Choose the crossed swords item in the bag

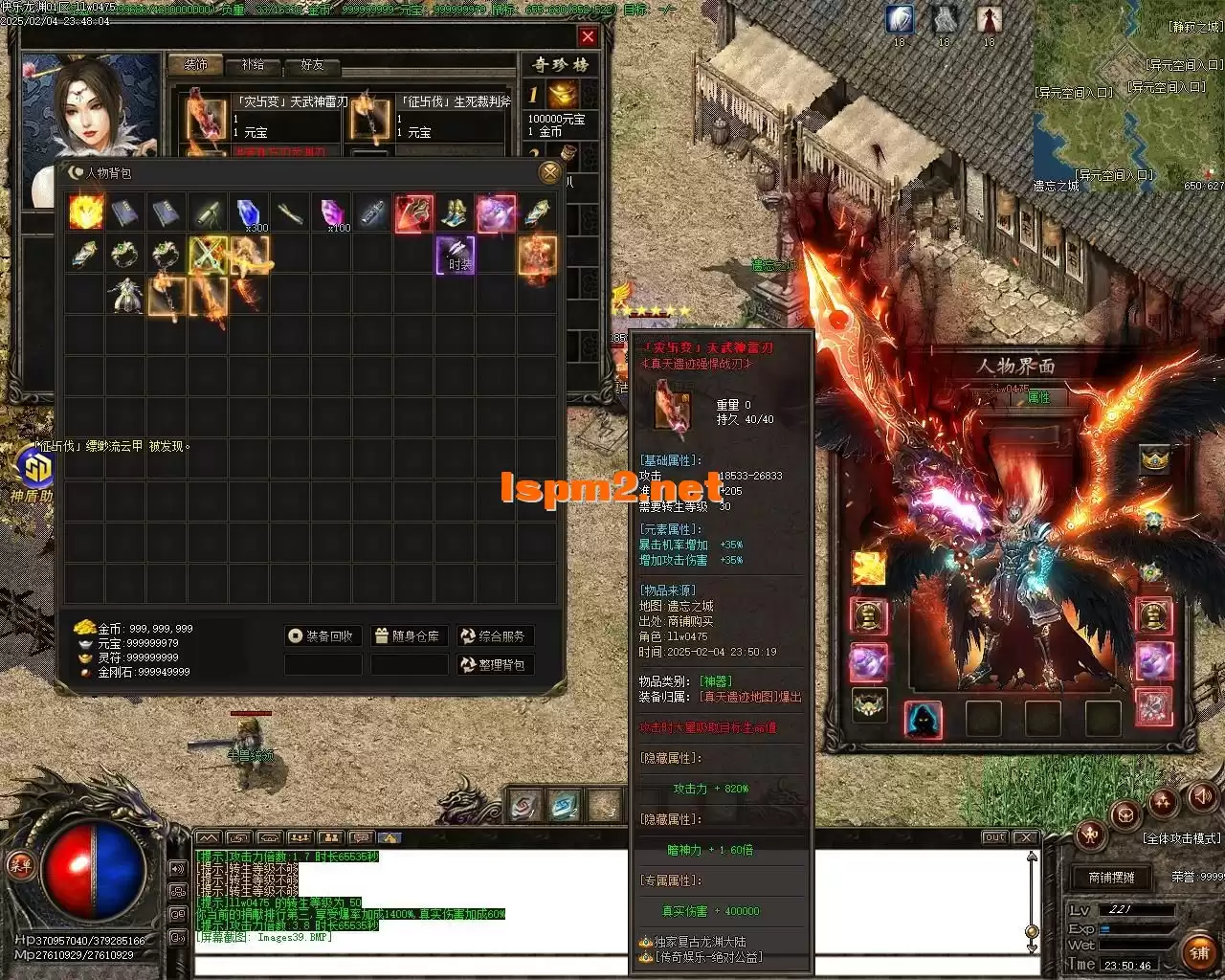click(x=208, y=255)
